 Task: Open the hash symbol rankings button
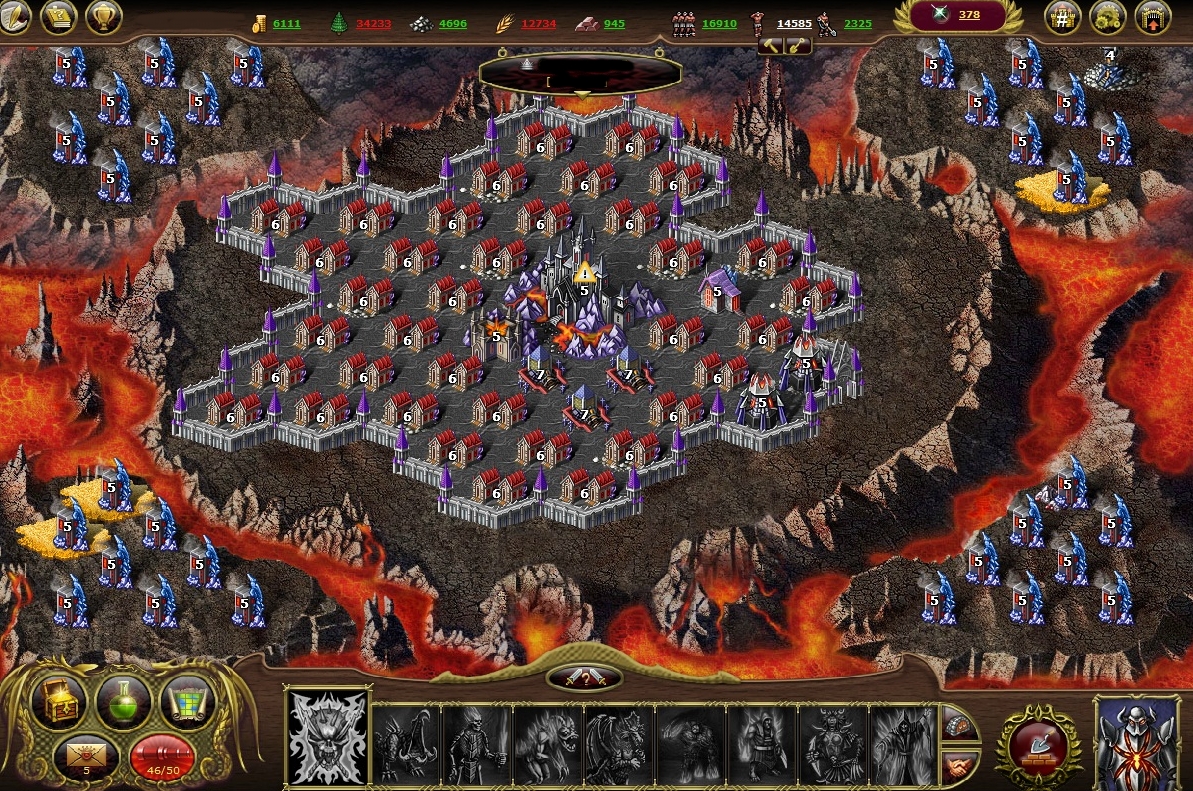pos(1063,17)
